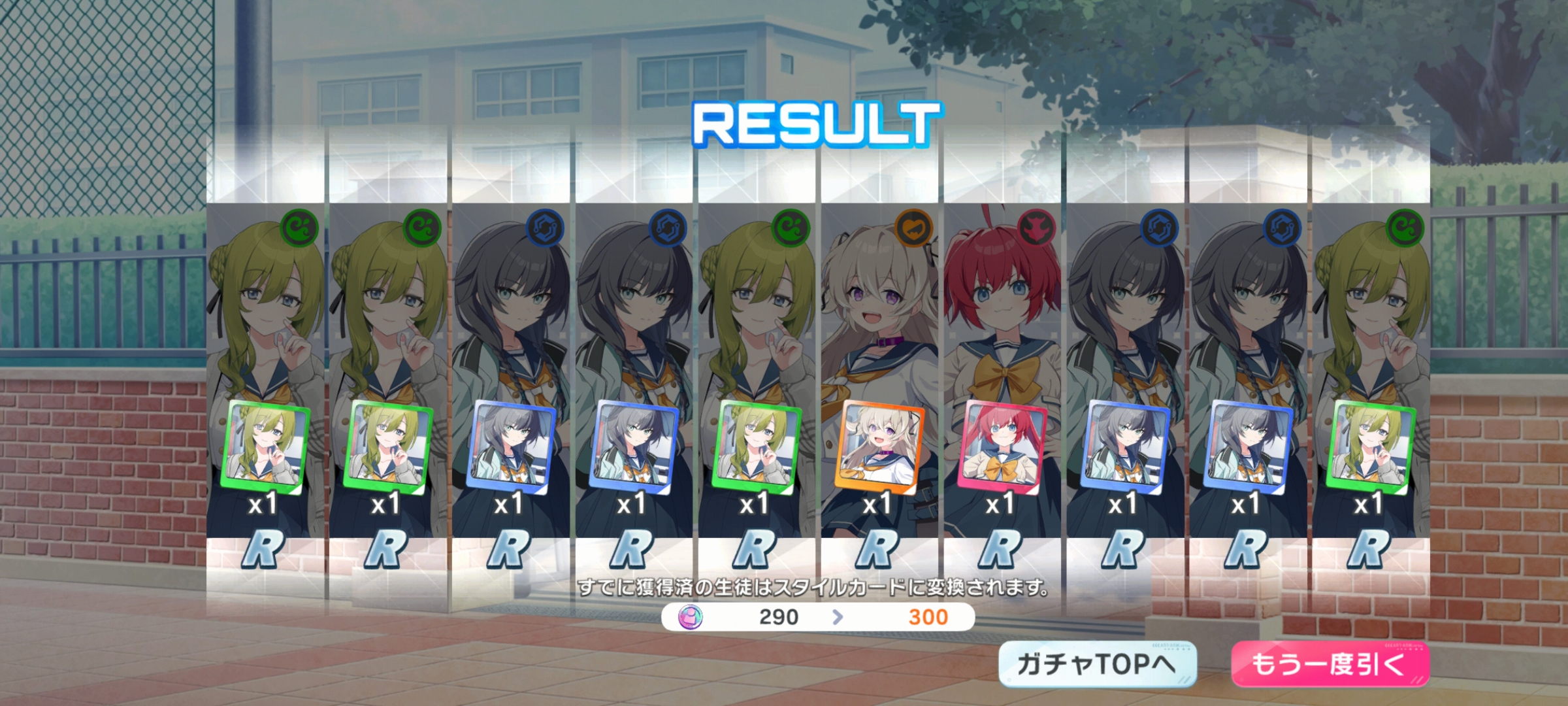Go back to Gacha TOP
The image size is (1568, 706).
(x=1097, y=664)
